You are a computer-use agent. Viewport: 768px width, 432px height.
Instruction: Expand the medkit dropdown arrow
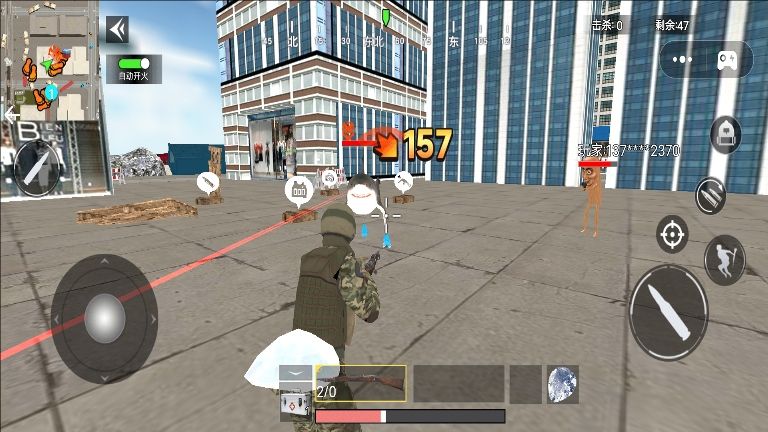294,375
